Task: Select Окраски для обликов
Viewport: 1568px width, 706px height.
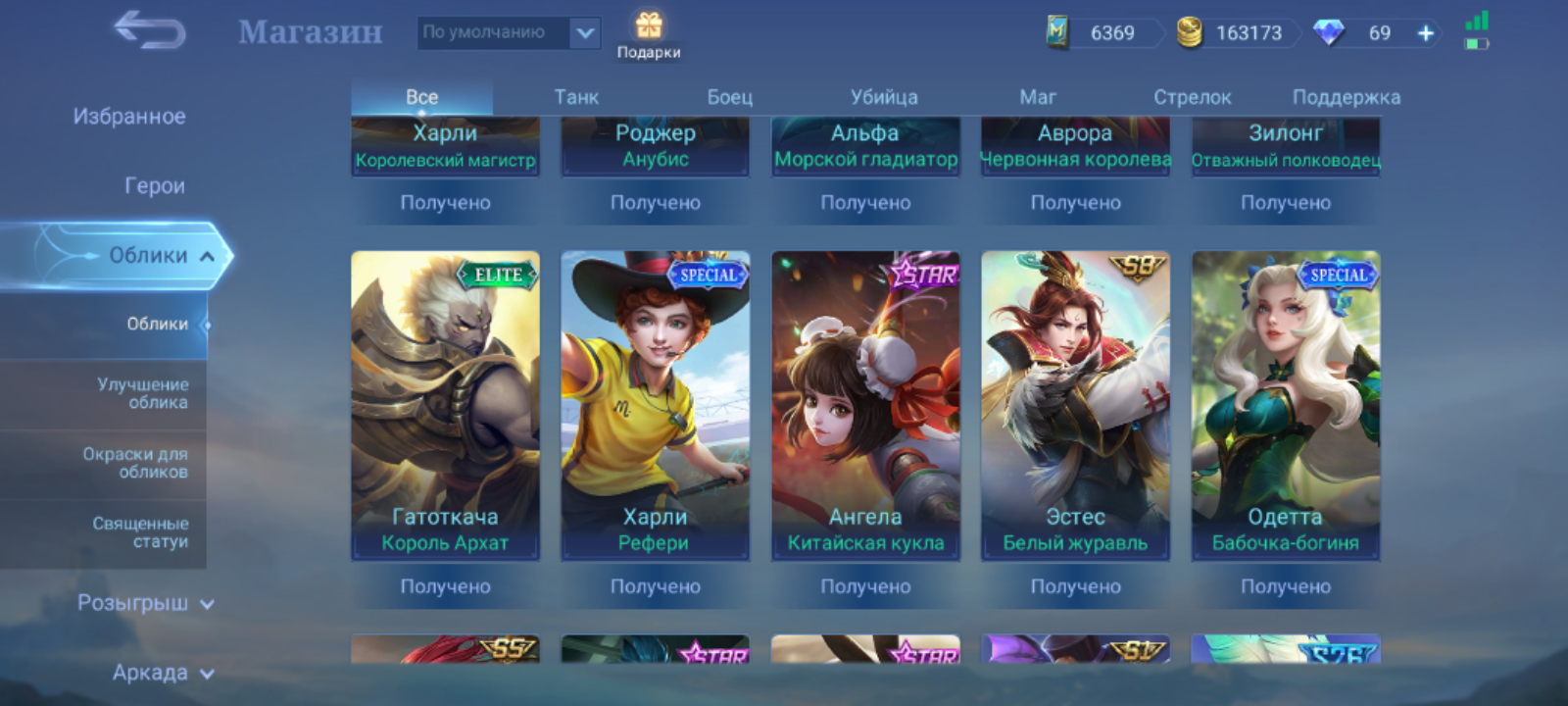Action: pyautogui.click(x=135, y=463)
